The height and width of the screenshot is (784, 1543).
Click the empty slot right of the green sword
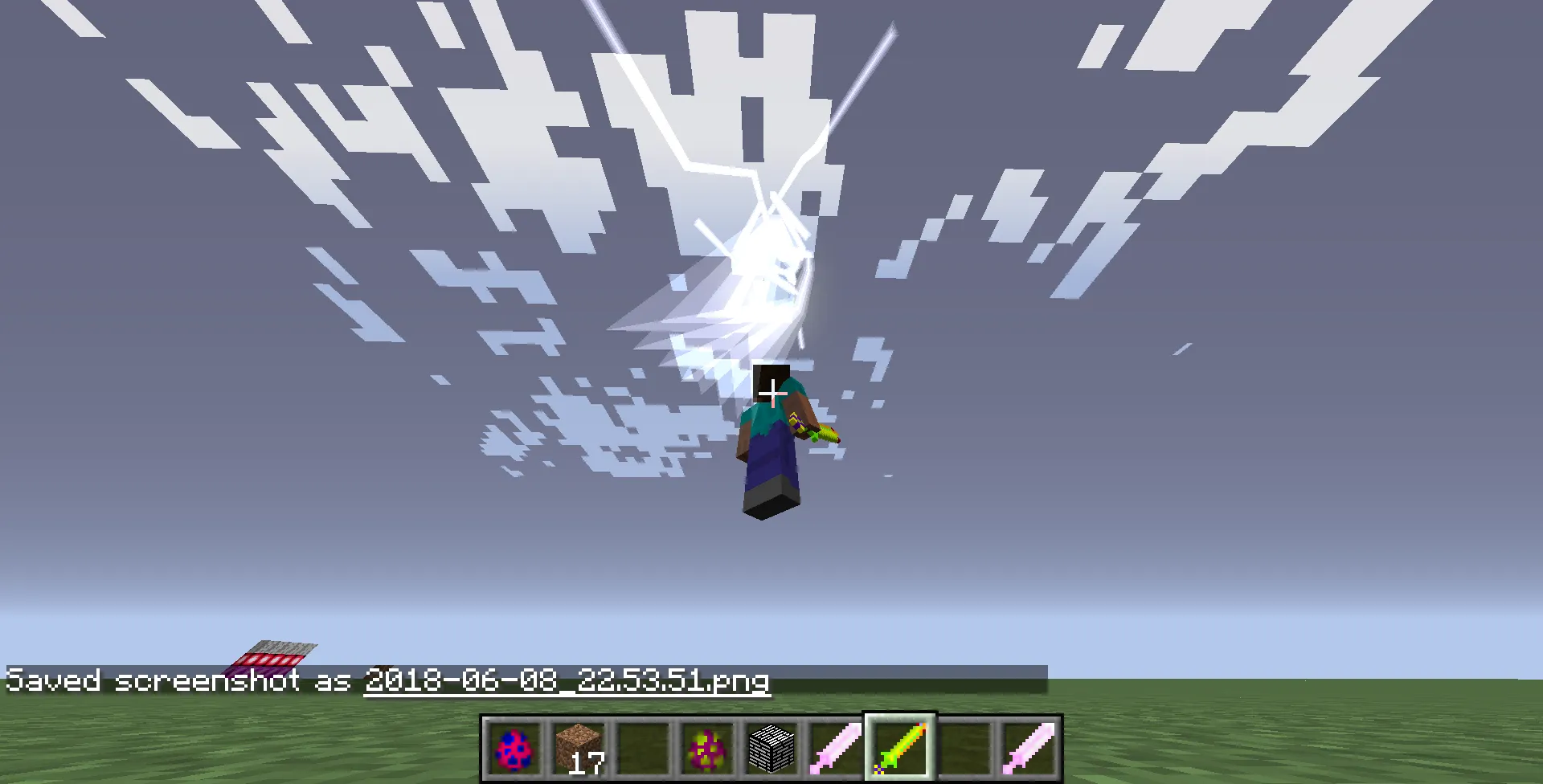pos(963,747)
